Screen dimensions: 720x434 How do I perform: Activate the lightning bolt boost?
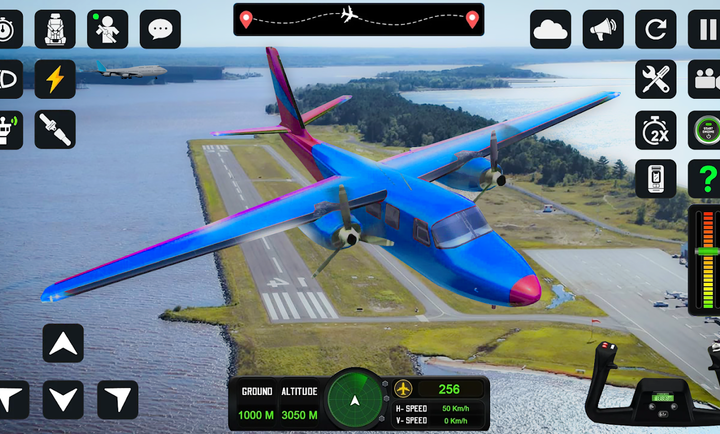pos(55,79)
